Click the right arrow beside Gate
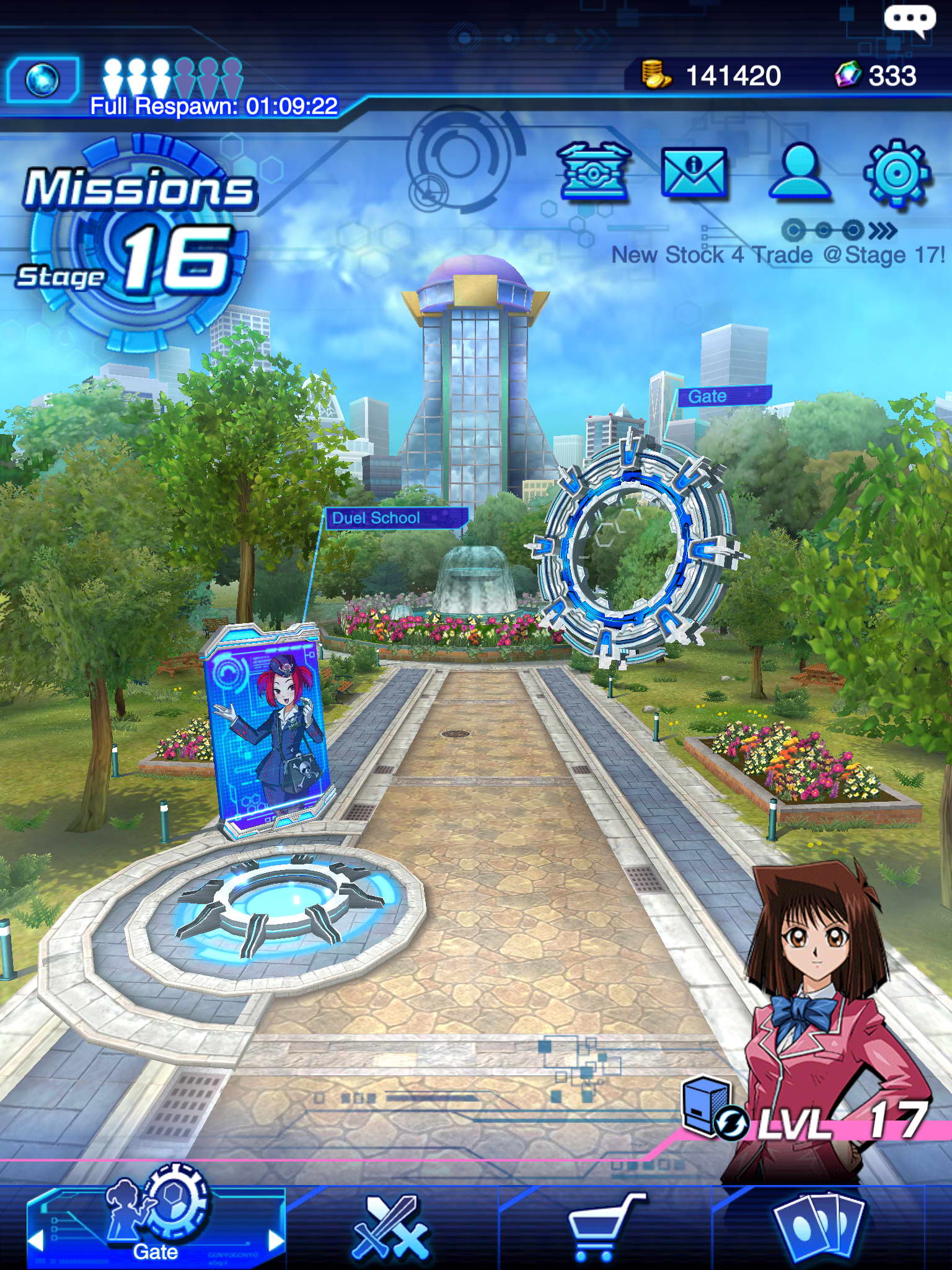The width and height of the screenshot is (952, 1270). click(x=275, y=1241)
